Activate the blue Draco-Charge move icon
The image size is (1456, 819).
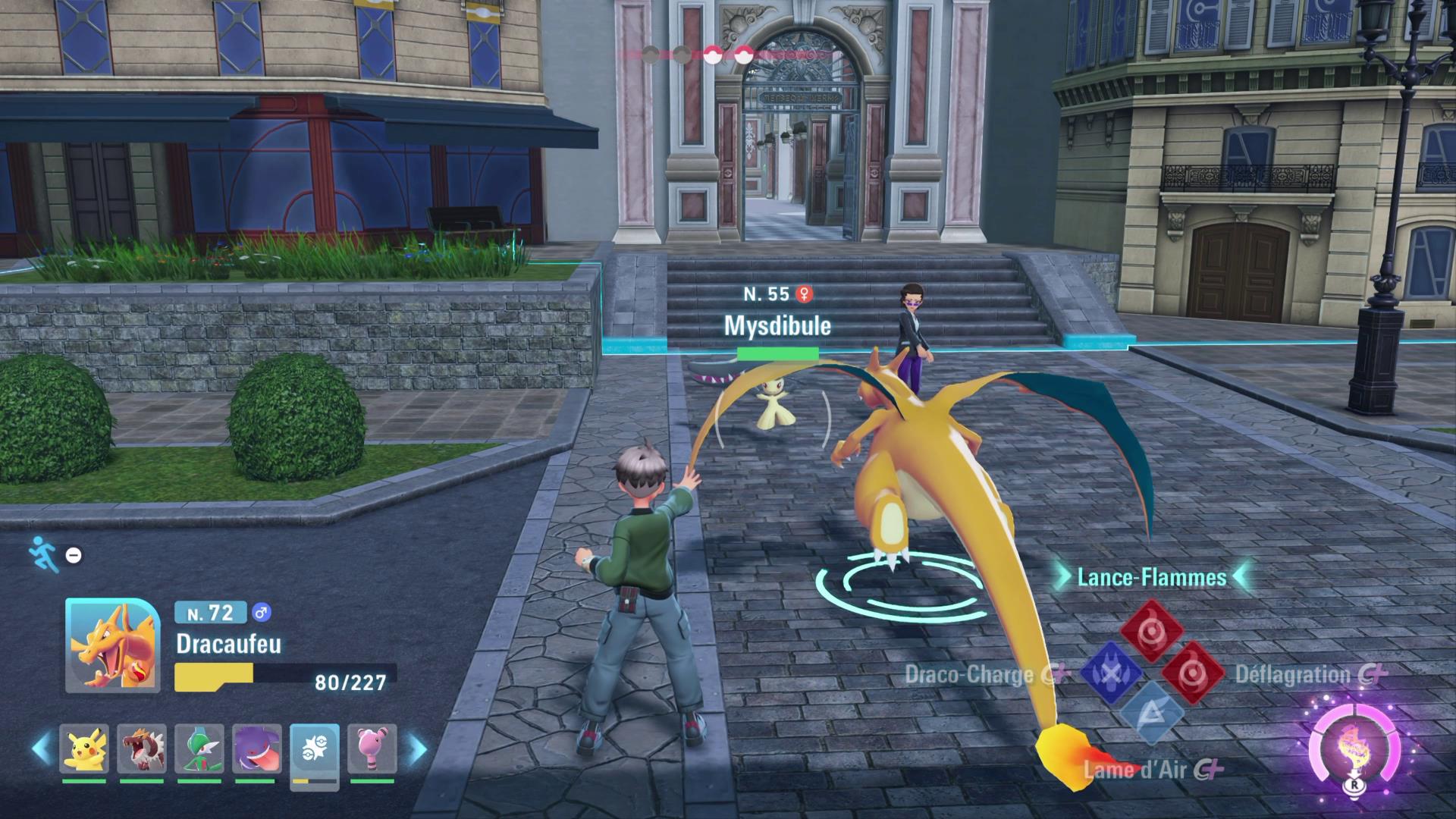click(x=1112, y=673)
